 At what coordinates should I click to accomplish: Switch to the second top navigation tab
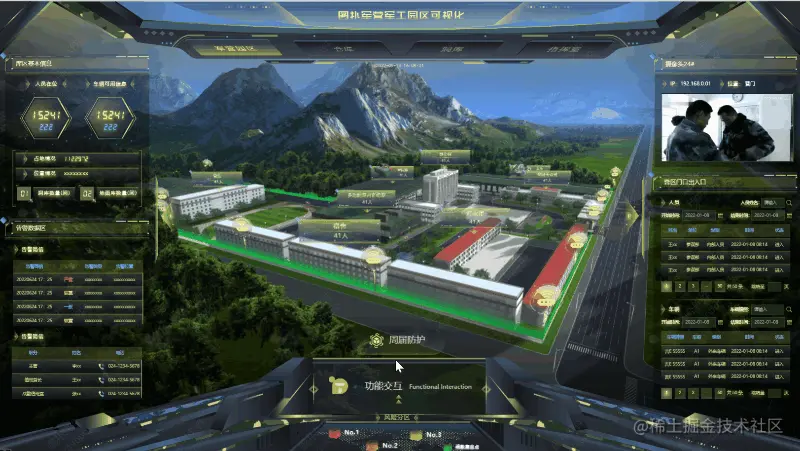317,48
